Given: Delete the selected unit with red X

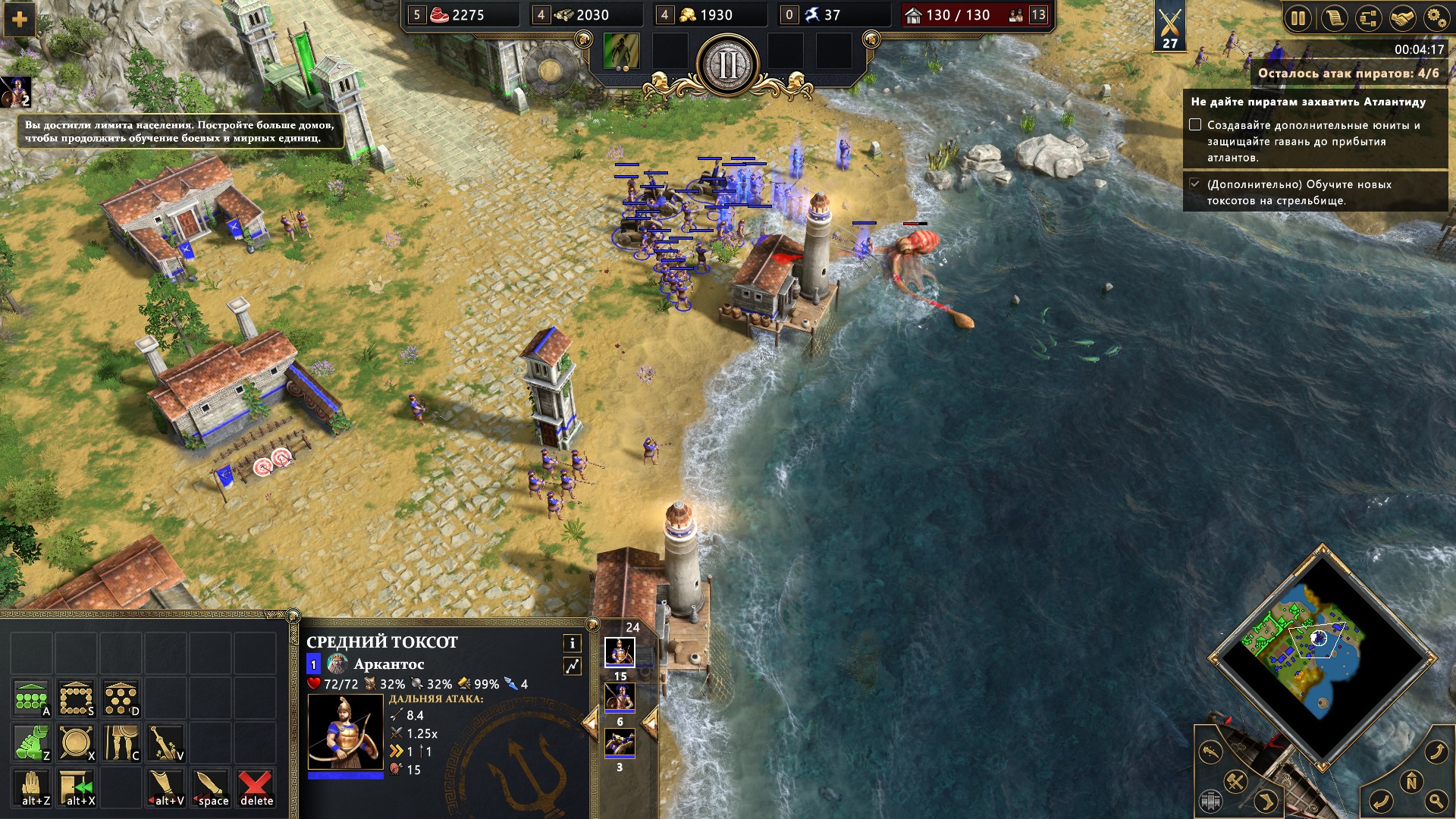Looking at the screenshot, I should click(256, 787).
